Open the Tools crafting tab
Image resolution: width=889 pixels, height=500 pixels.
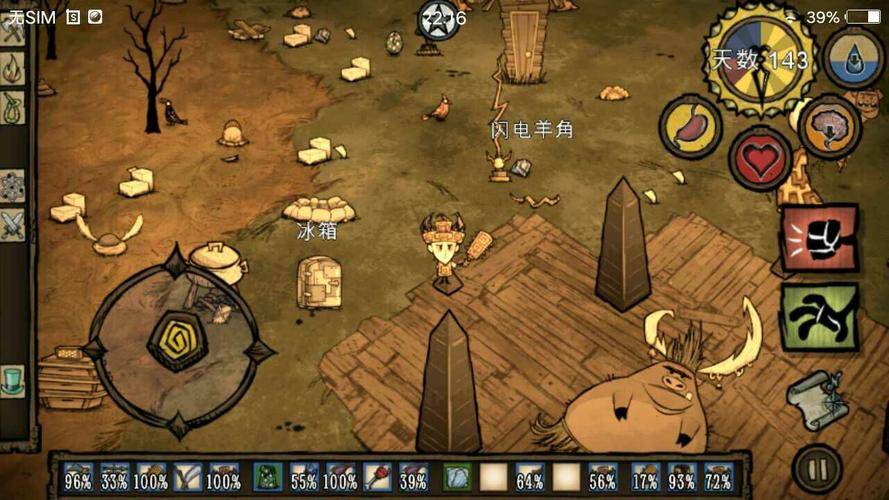coord(12,30)
